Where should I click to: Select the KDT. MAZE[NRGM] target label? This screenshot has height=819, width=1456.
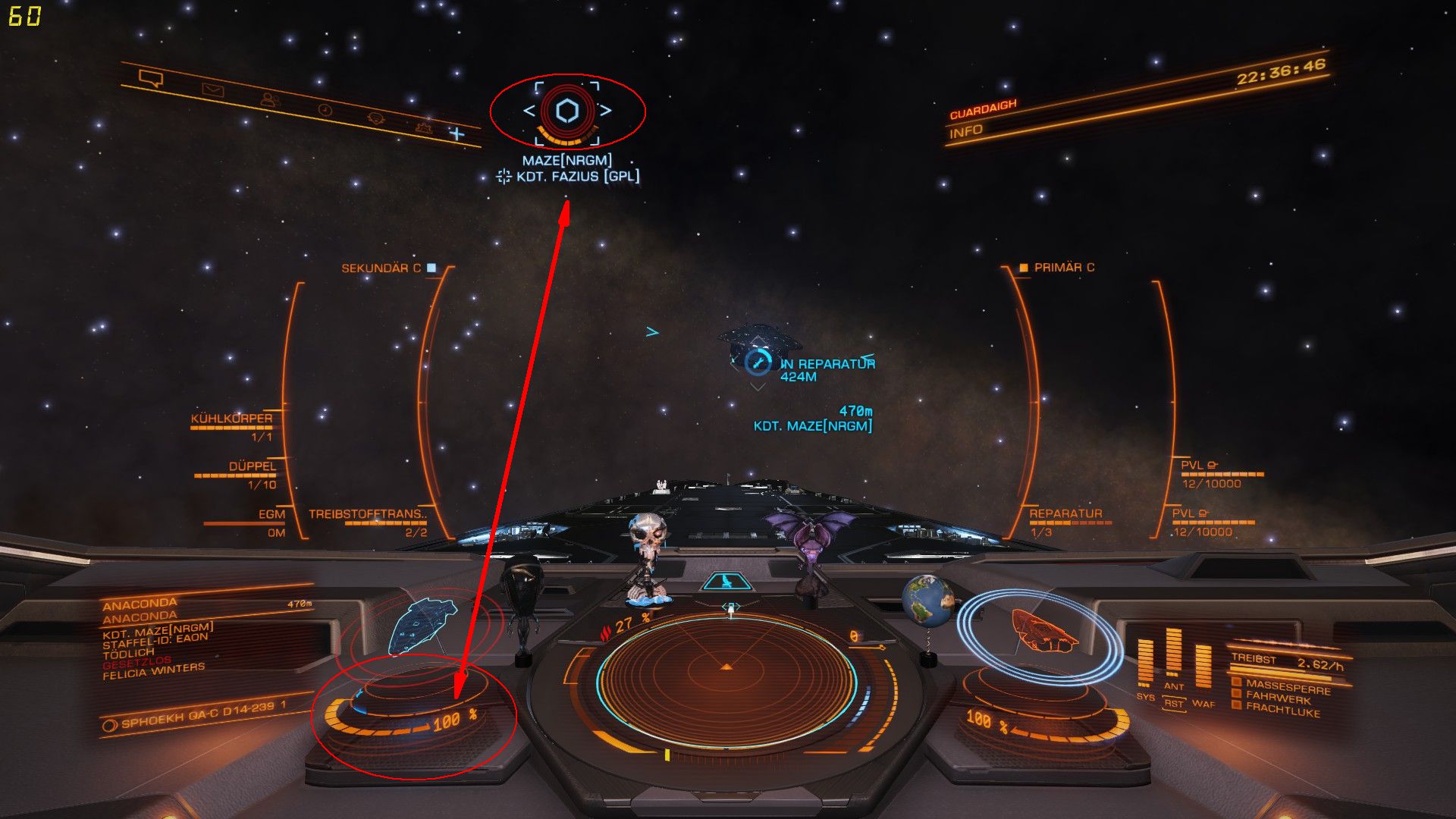click(x=812, y=426)
